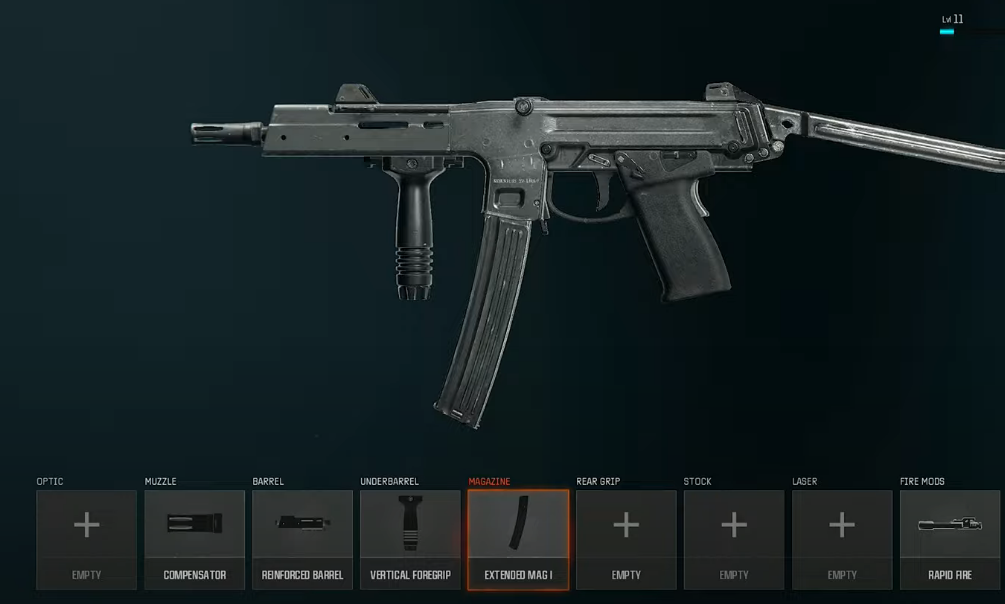Viewport: 1005px width, 604px height.
Task: Add an attachment to the Stock slot
Action: [734, 539]
